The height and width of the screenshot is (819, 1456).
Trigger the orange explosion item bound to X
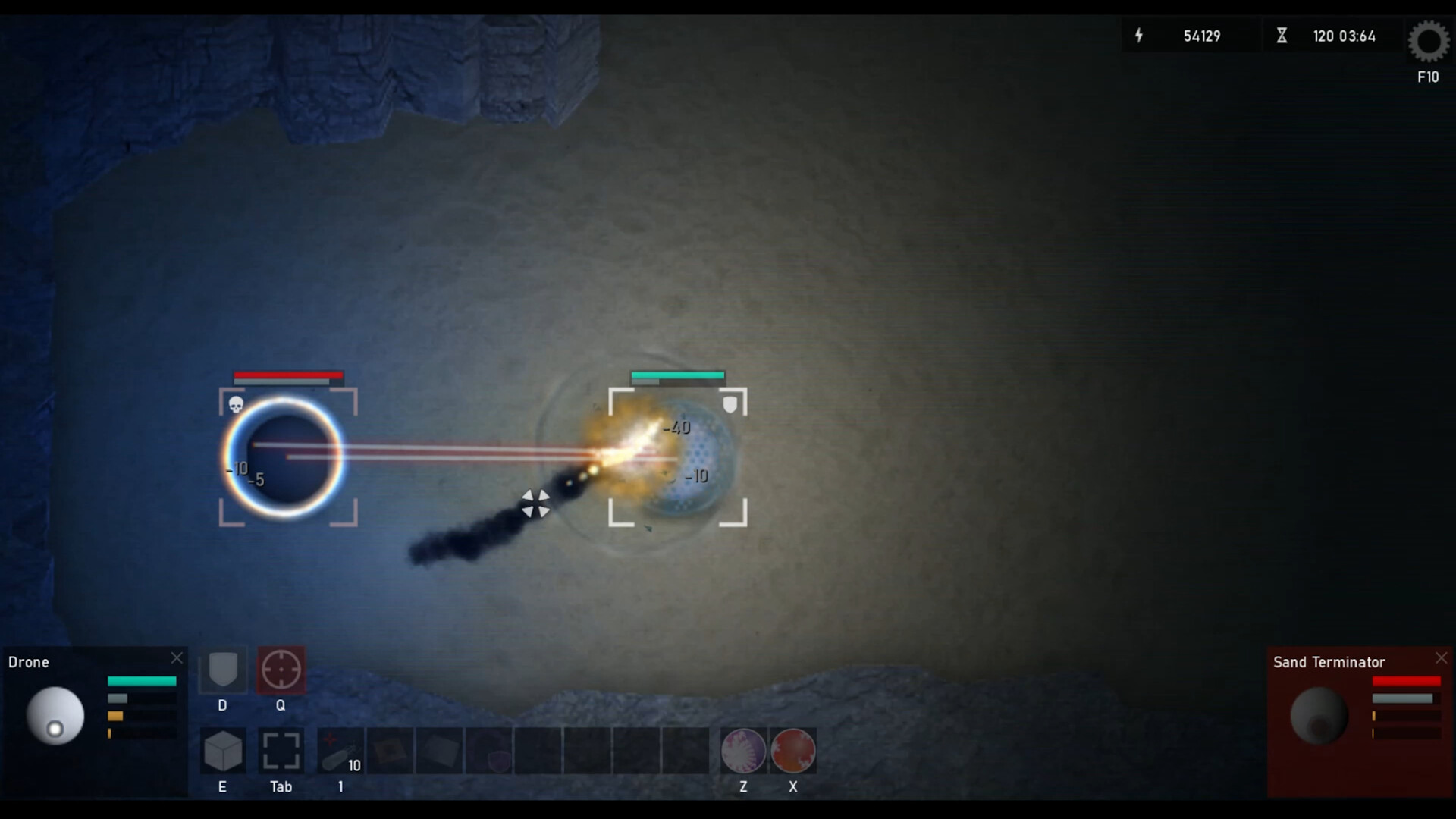(x=792, y=751)
